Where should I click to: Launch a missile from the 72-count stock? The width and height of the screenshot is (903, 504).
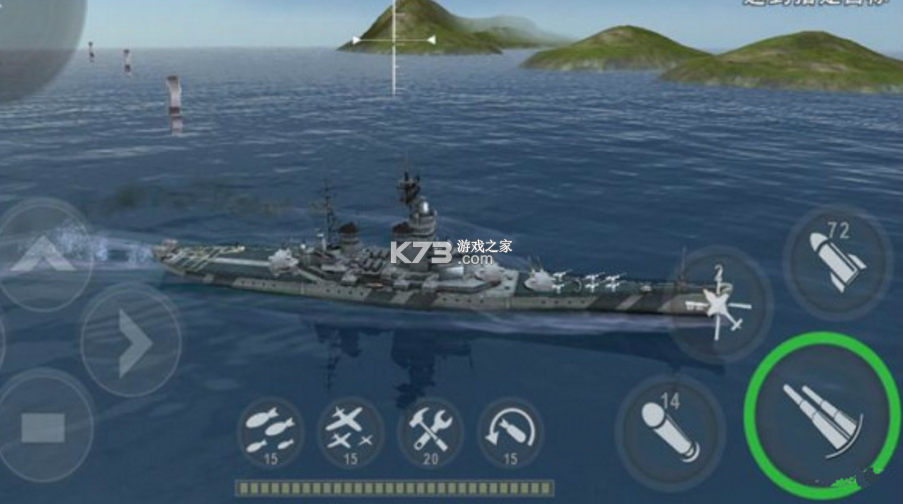click(836, 263)
